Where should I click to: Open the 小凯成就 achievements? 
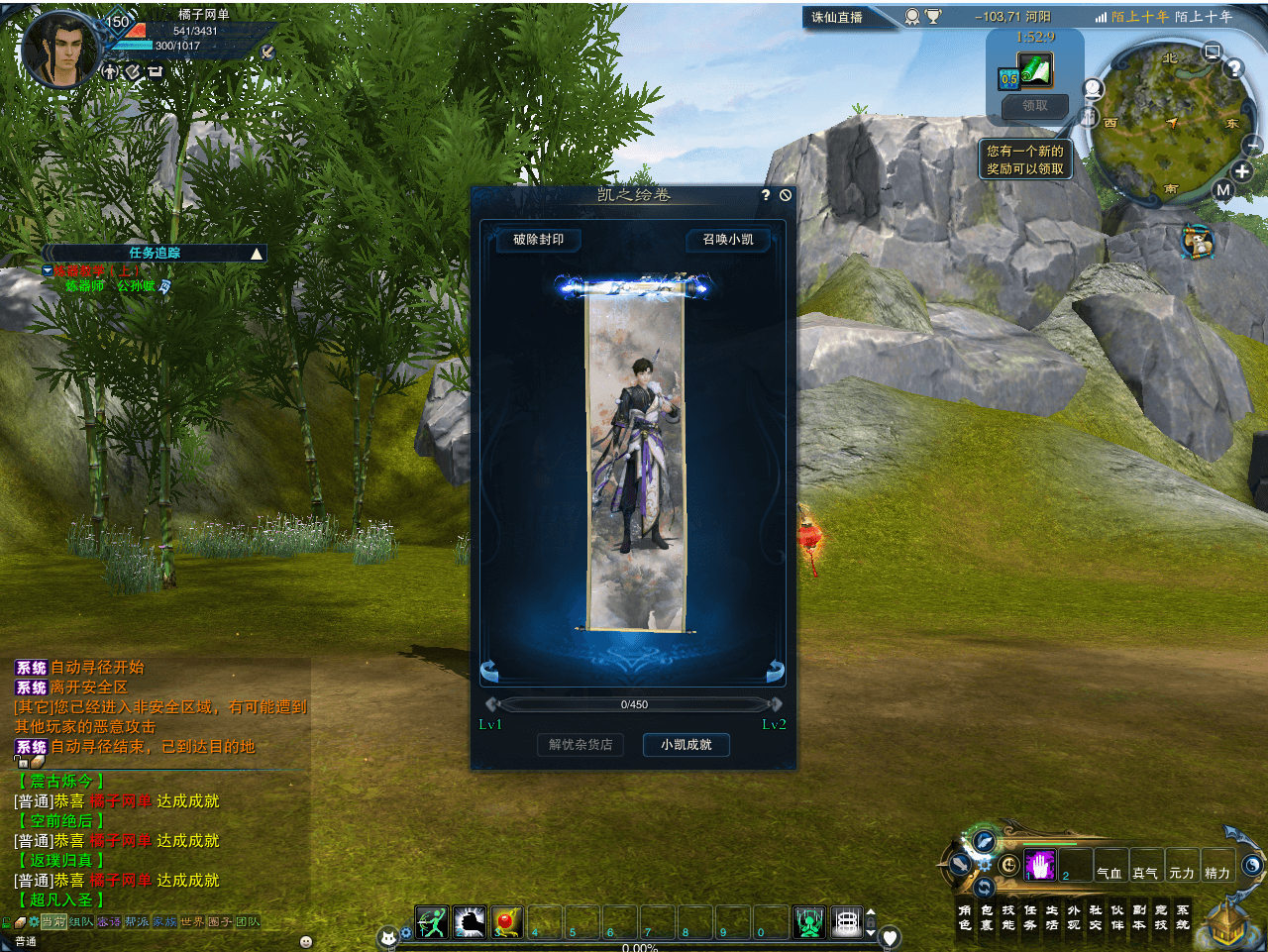686,745
